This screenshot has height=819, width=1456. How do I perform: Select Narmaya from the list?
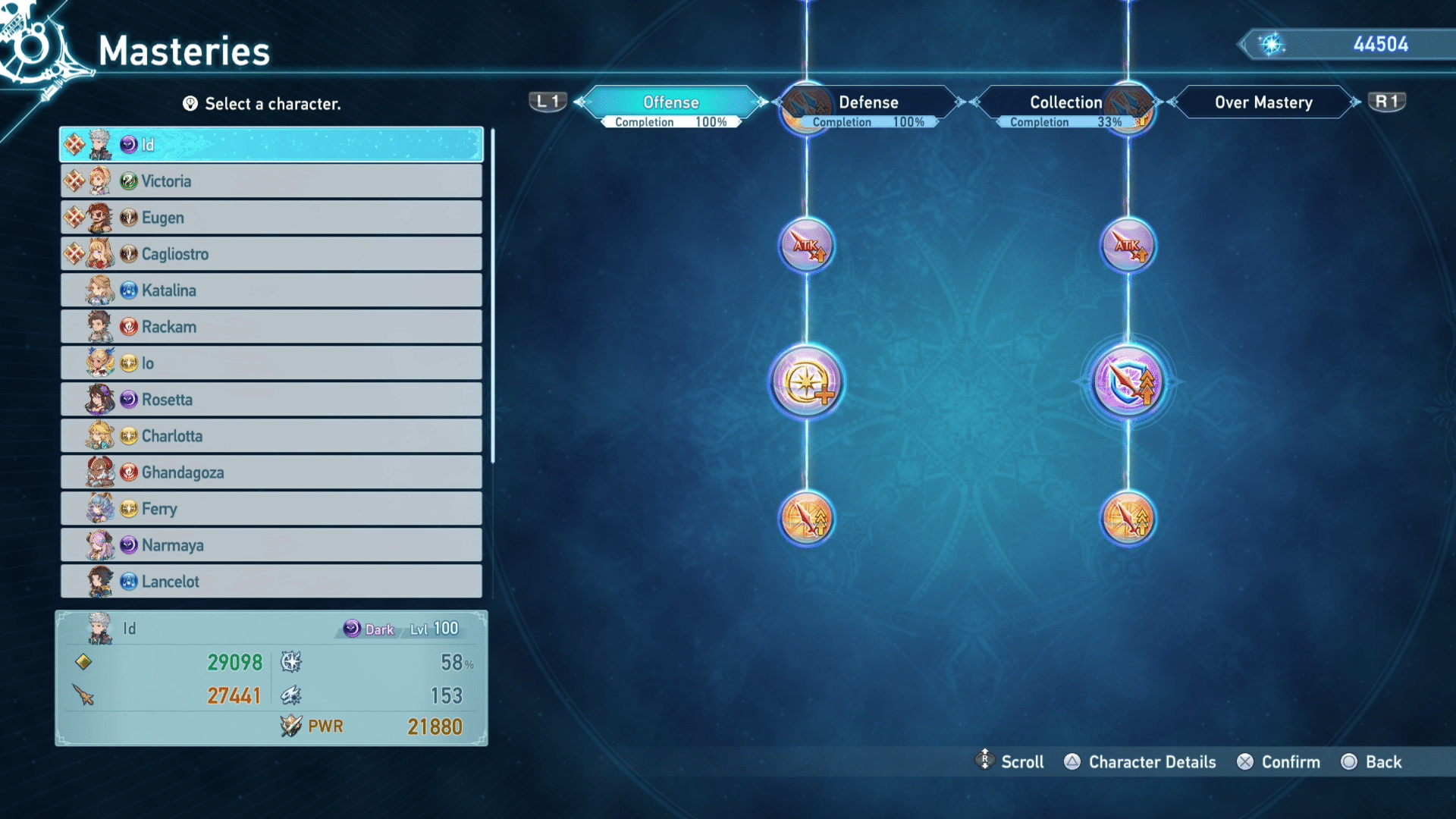click(x=271, y=545)
